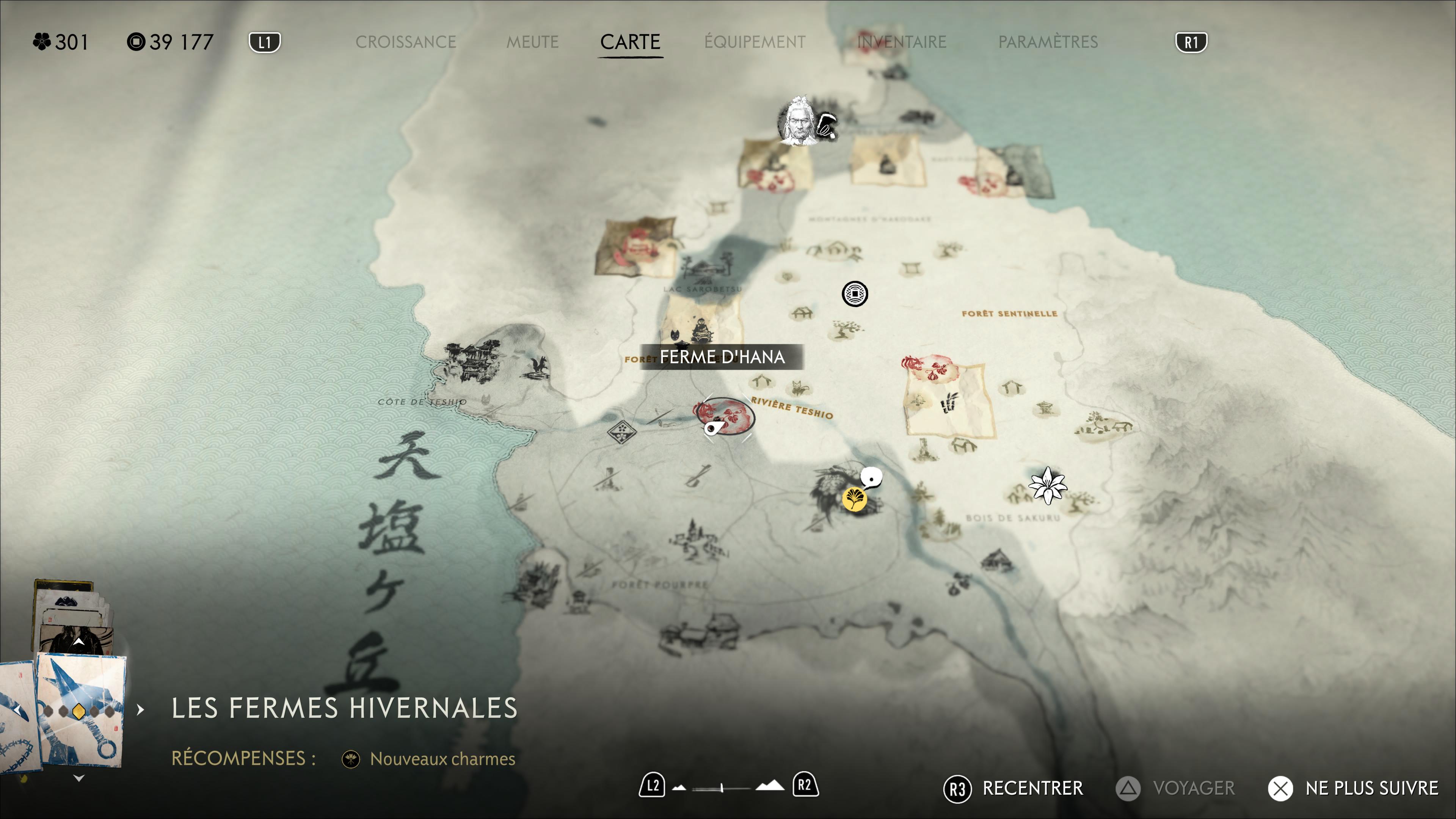Click the Voyager fast travel option

click(1176, 789)
